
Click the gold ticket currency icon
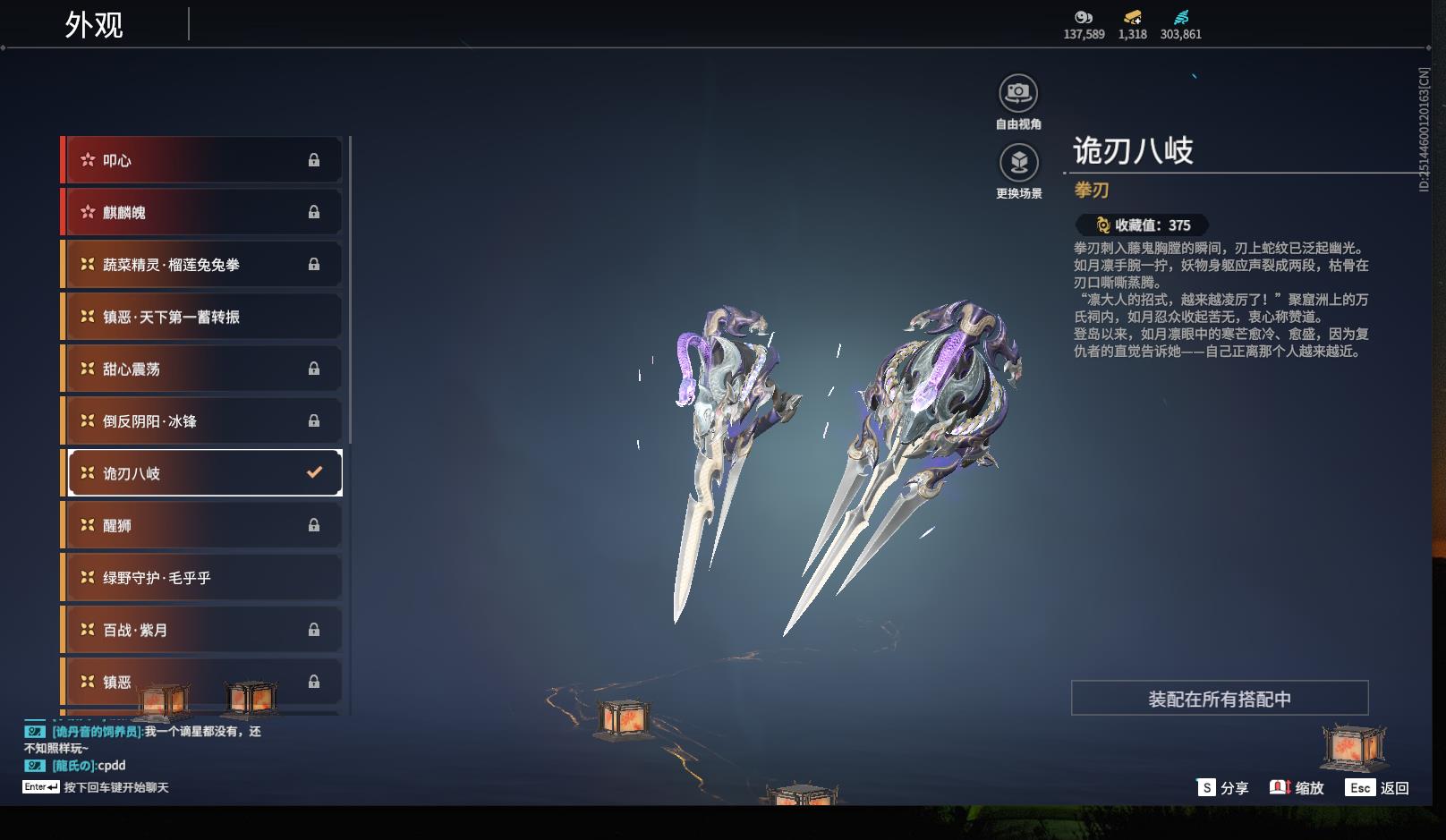[x=1132, y=17]
